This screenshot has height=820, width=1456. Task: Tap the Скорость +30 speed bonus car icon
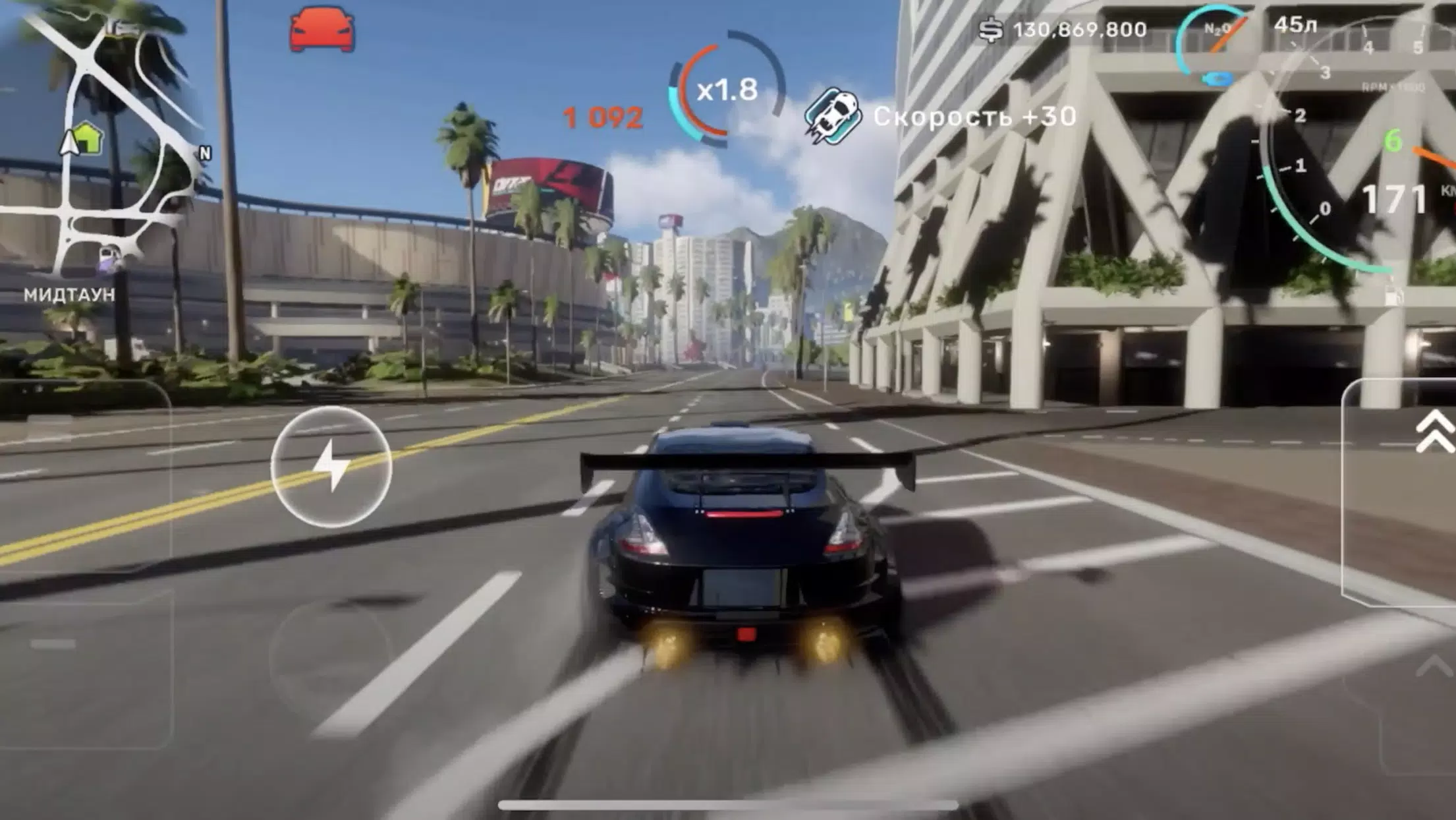click(x=833, y=115)
